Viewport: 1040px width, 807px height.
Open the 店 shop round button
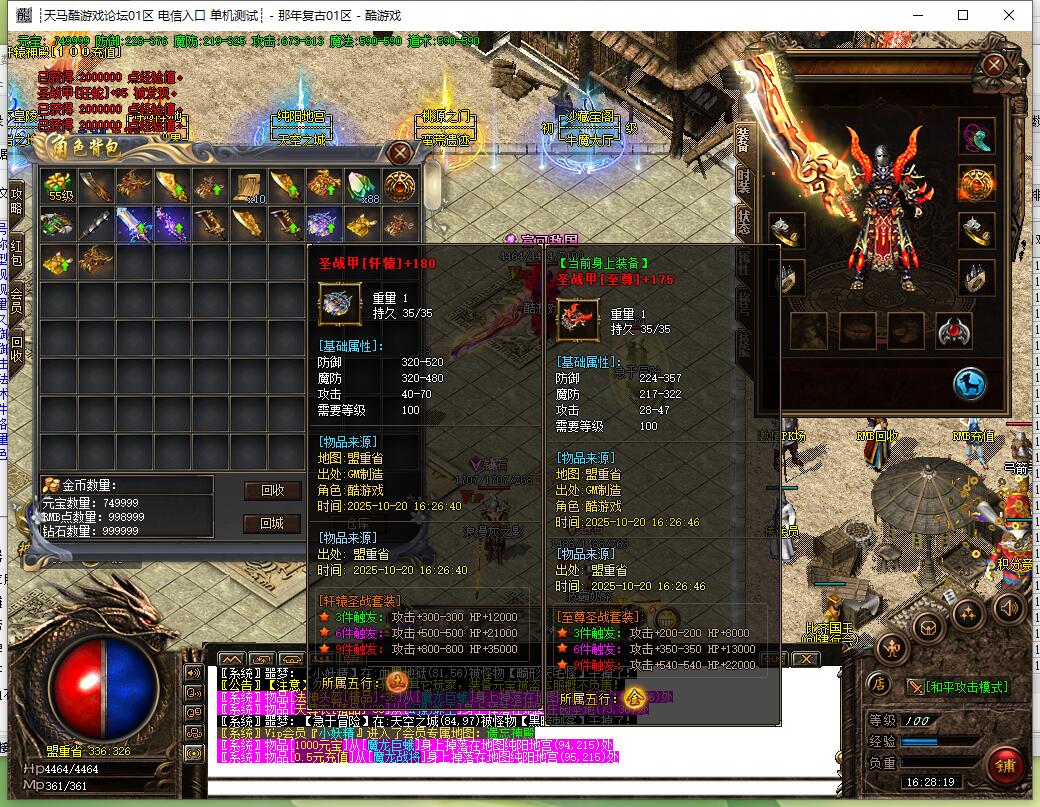click(x=877, y=684)
